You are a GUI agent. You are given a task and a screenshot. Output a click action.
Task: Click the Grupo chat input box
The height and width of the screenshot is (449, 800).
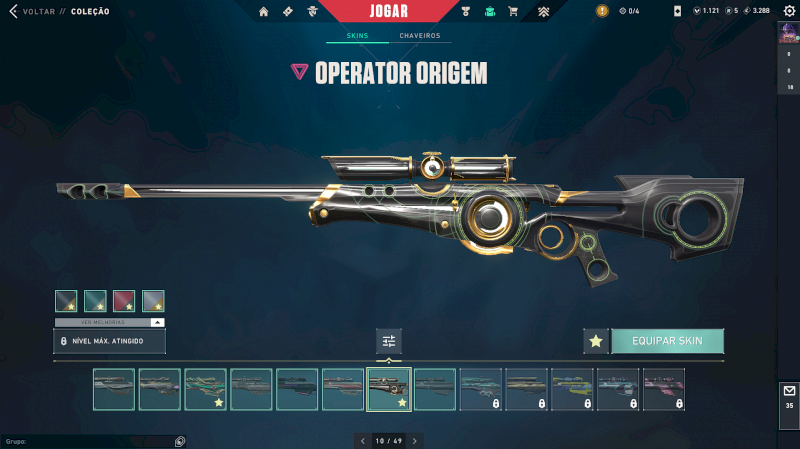click(x=90, y=440)
